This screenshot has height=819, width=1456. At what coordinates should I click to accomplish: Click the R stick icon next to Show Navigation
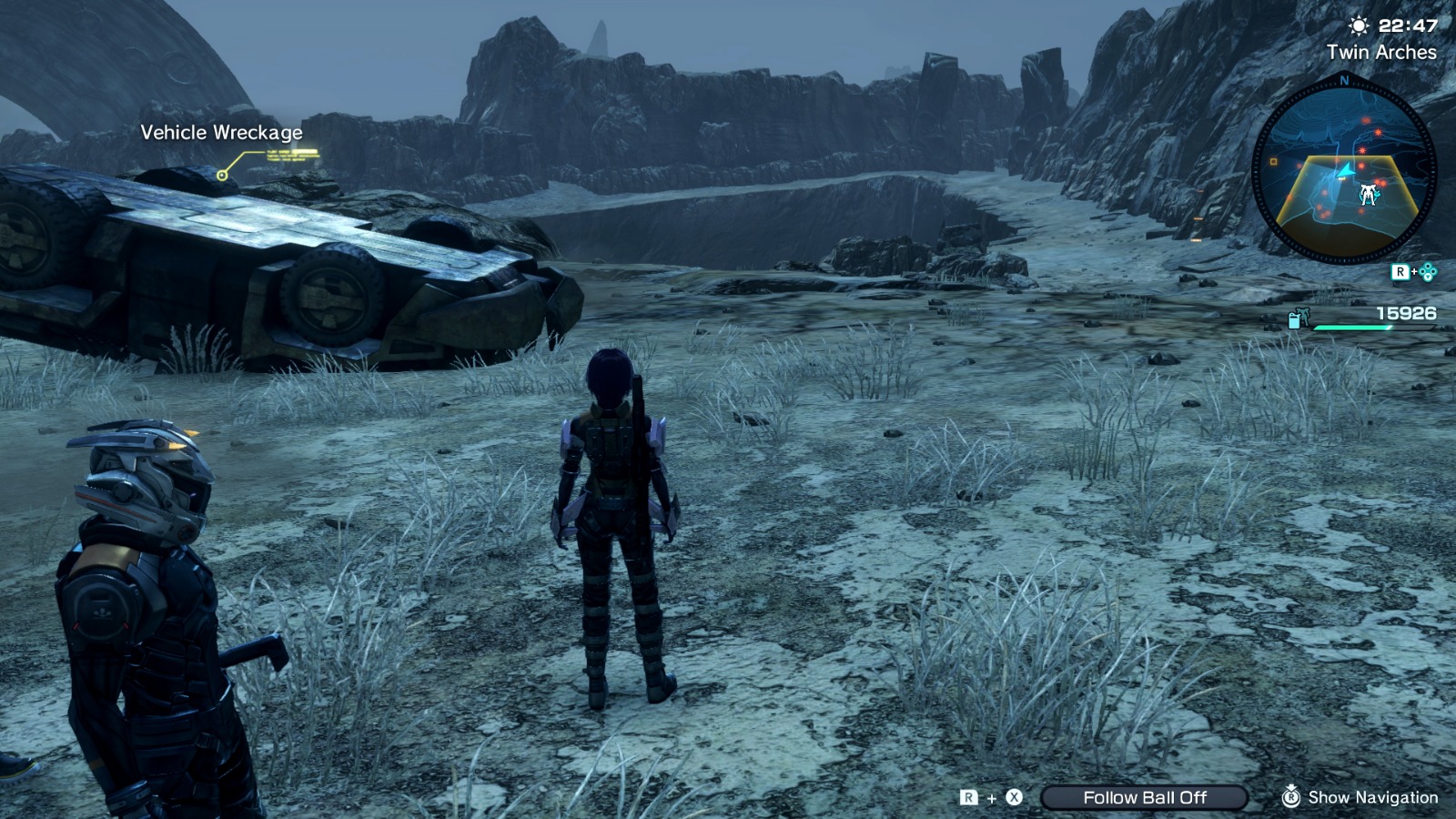pyautogui.click(x=1292, y=798)
